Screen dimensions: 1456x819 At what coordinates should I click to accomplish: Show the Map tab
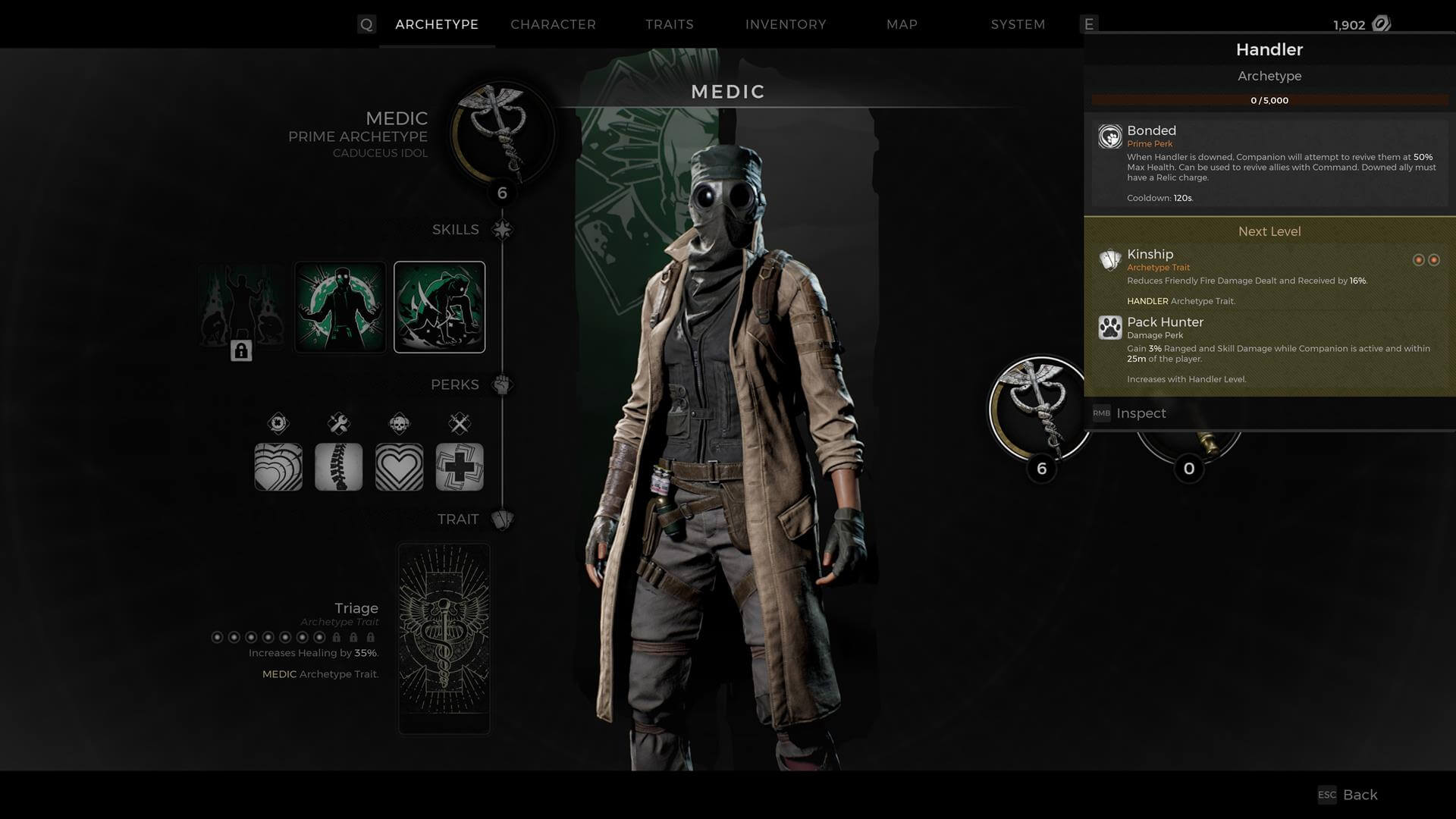pos(902,24)
